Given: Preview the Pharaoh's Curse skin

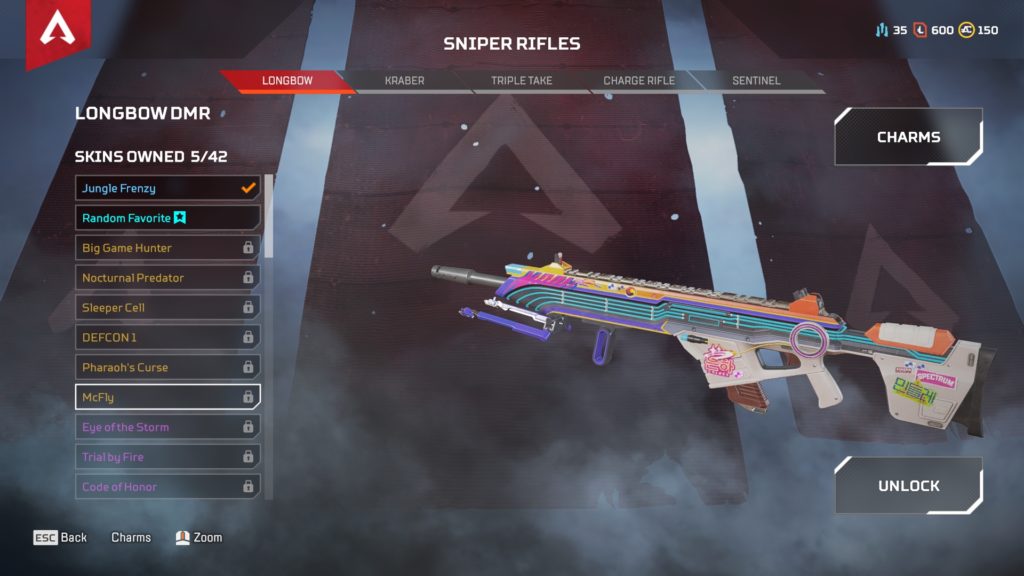Looking at the screenshot, I should (167, 367).
